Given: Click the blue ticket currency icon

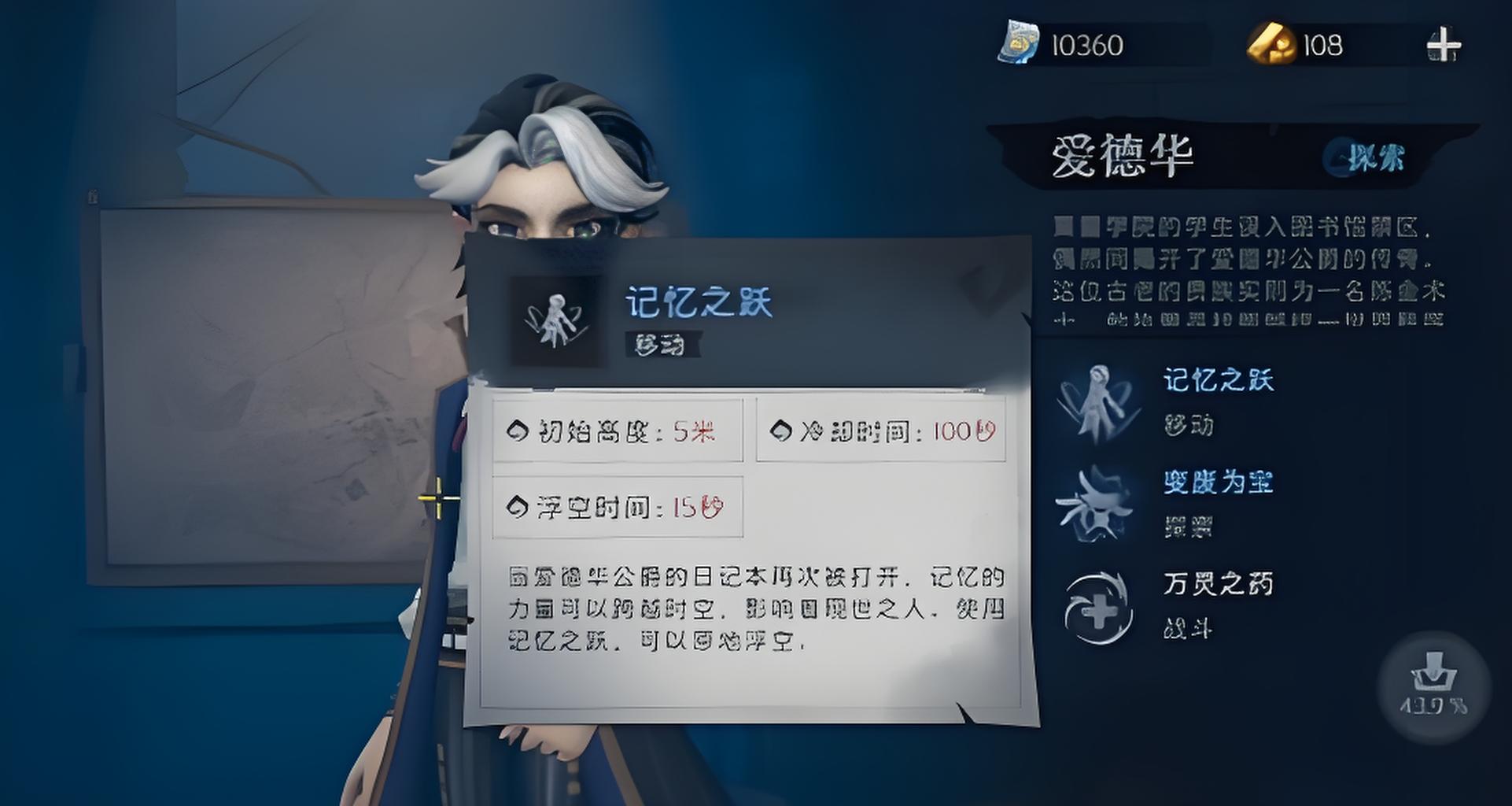Looking at the screenshot, I should [x=1018, y=43].
